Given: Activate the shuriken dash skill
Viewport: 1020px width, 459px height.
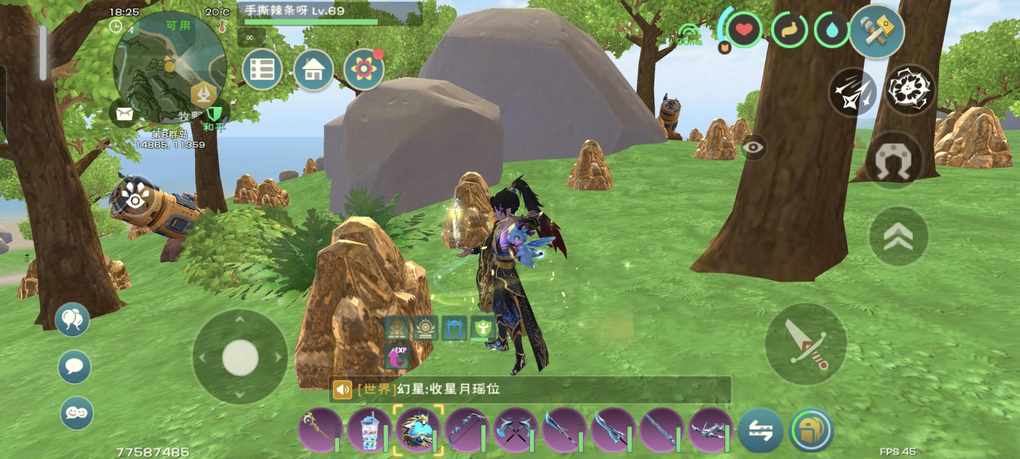Looking at the screenshot, I should [852, 92].
